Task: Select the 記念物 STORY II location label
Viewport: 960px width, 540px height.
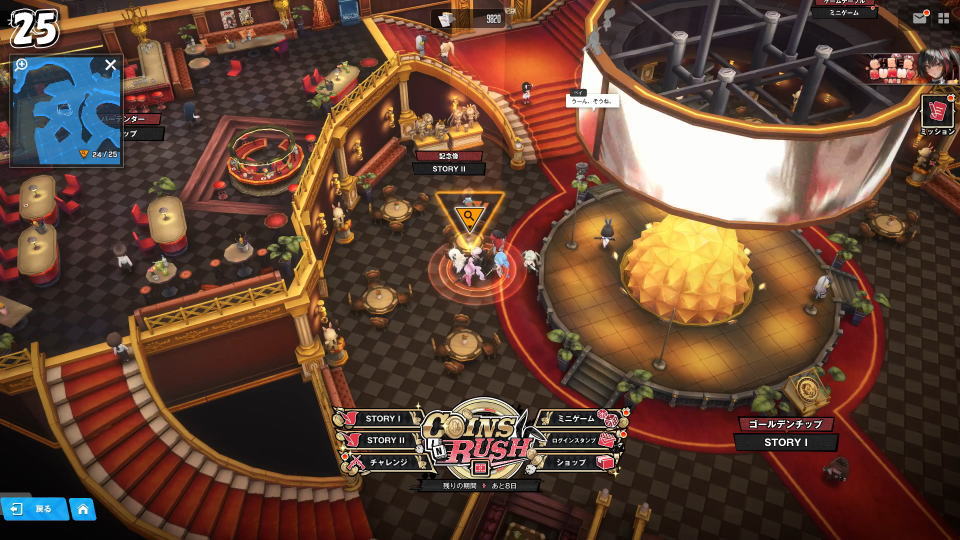Action: coord(448,163)
